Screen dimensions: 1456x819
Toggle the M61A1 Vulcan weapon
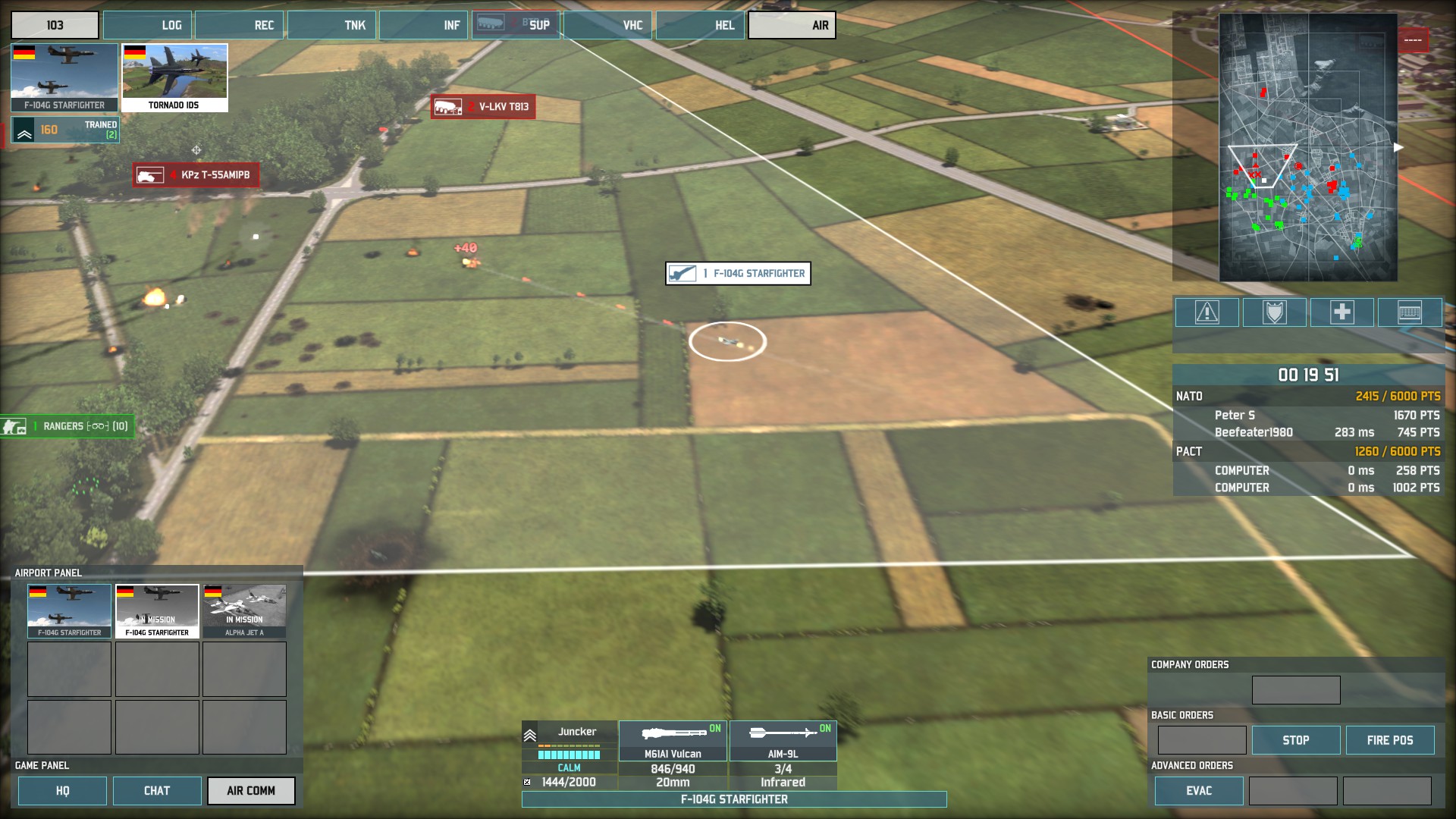(673, 741)
